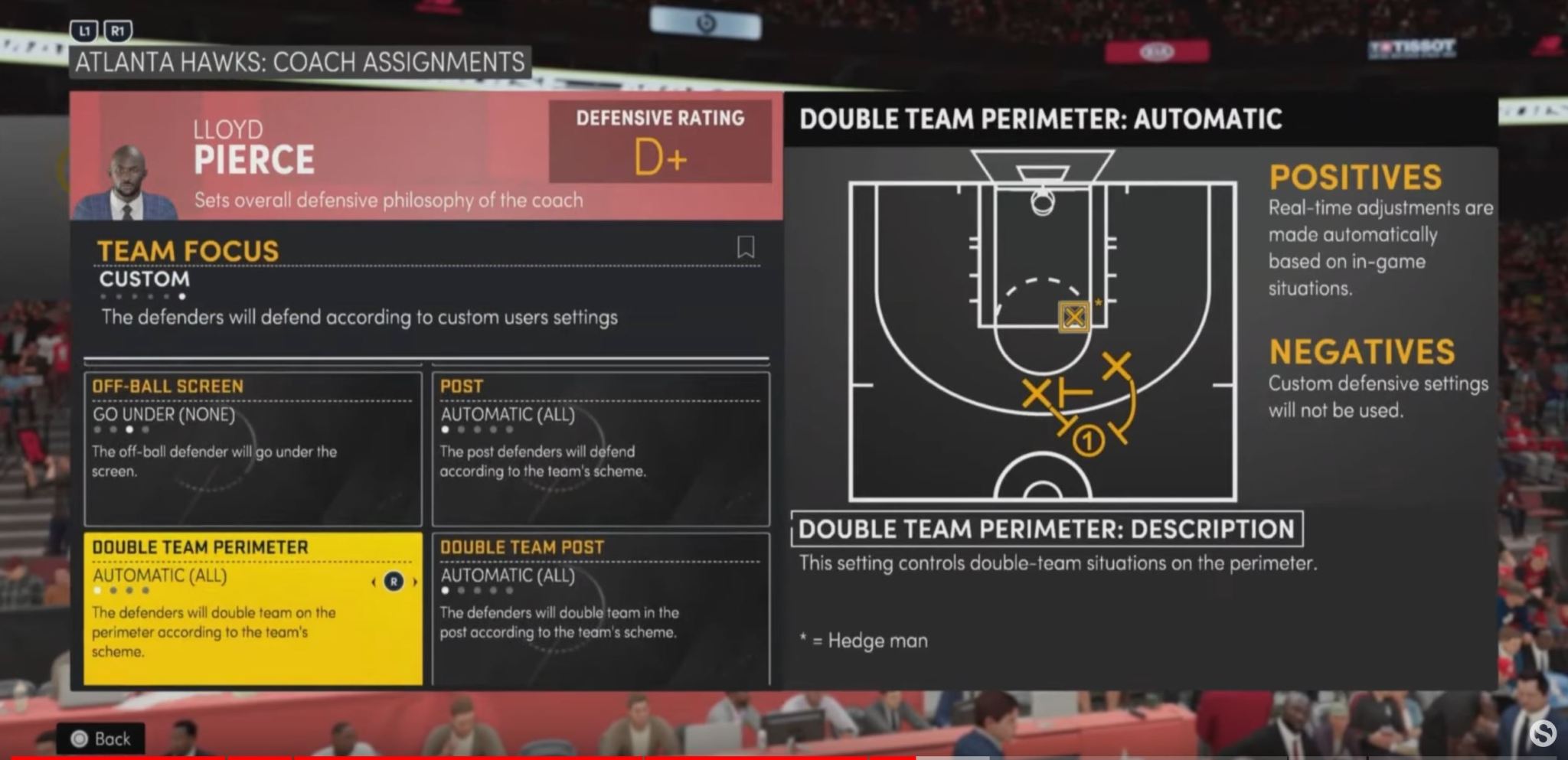Click the L1 shoulder button icon
The width and height of the screenshot is (1568, 760).
83,31
